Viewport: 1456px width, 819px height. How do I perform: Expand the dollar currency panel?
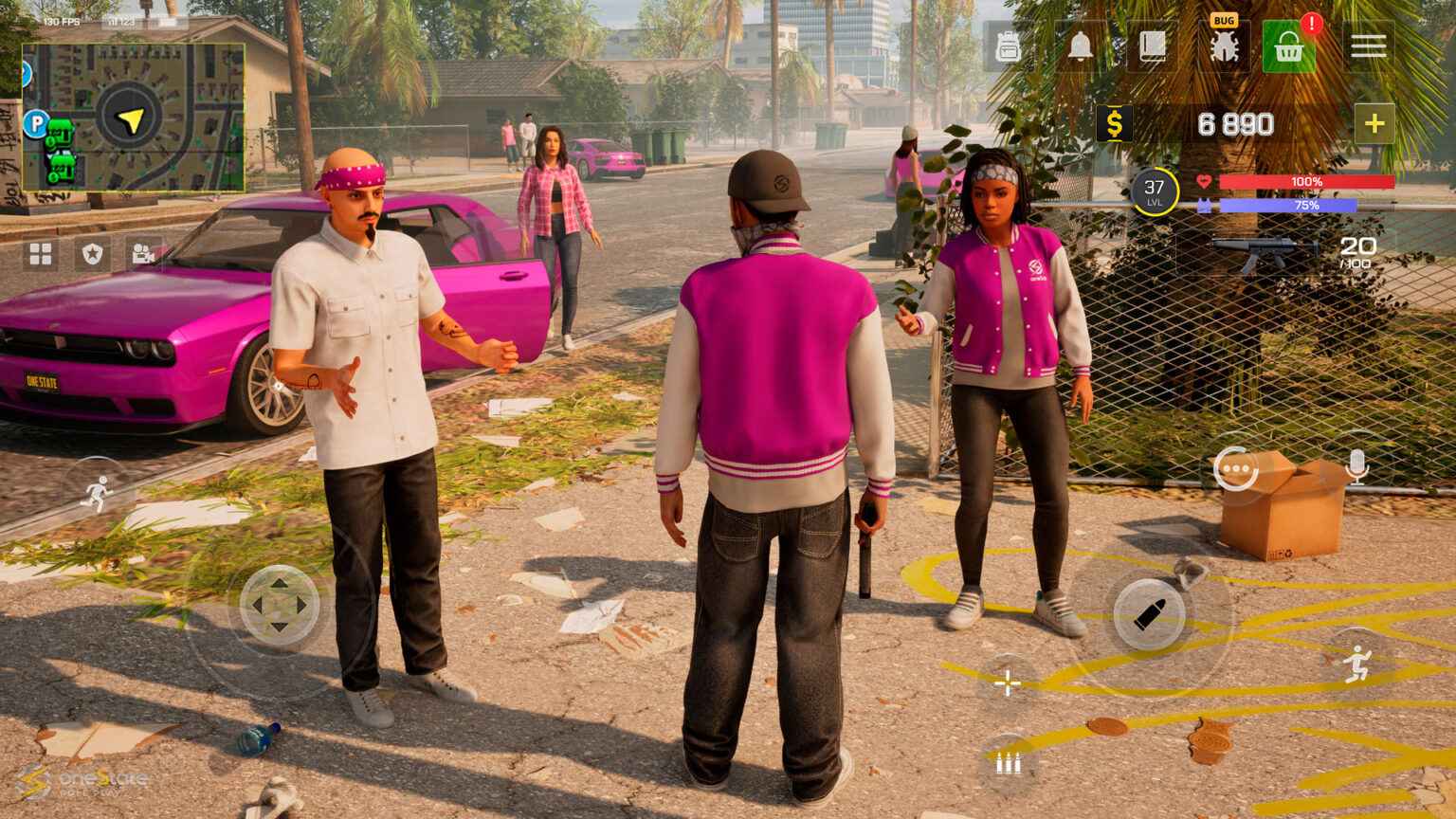pyautogui.click(x=1115, y=122)
